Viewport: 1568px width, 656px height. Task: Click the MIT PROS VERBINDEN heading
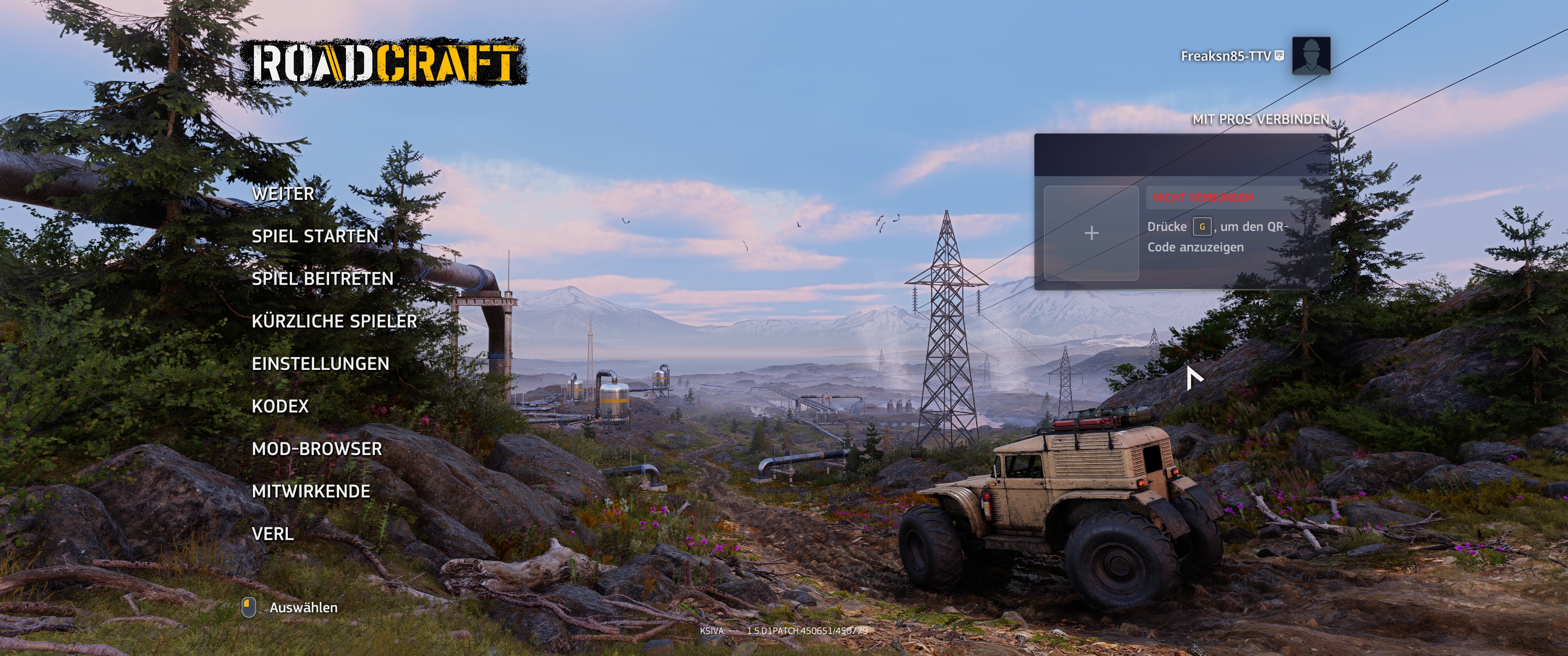tap(1263, 120)
